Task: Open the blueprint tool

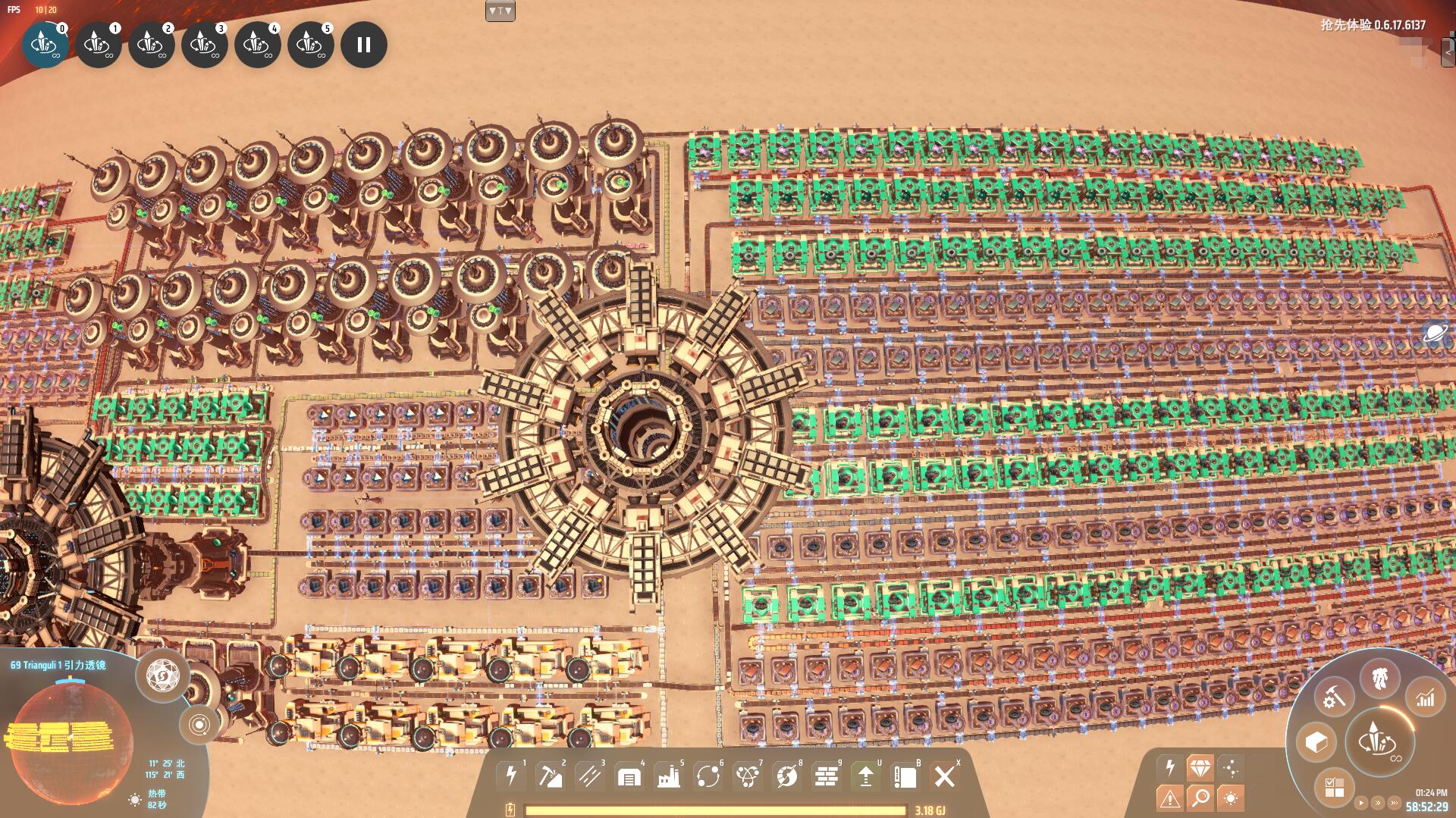Action: [905, 776]
